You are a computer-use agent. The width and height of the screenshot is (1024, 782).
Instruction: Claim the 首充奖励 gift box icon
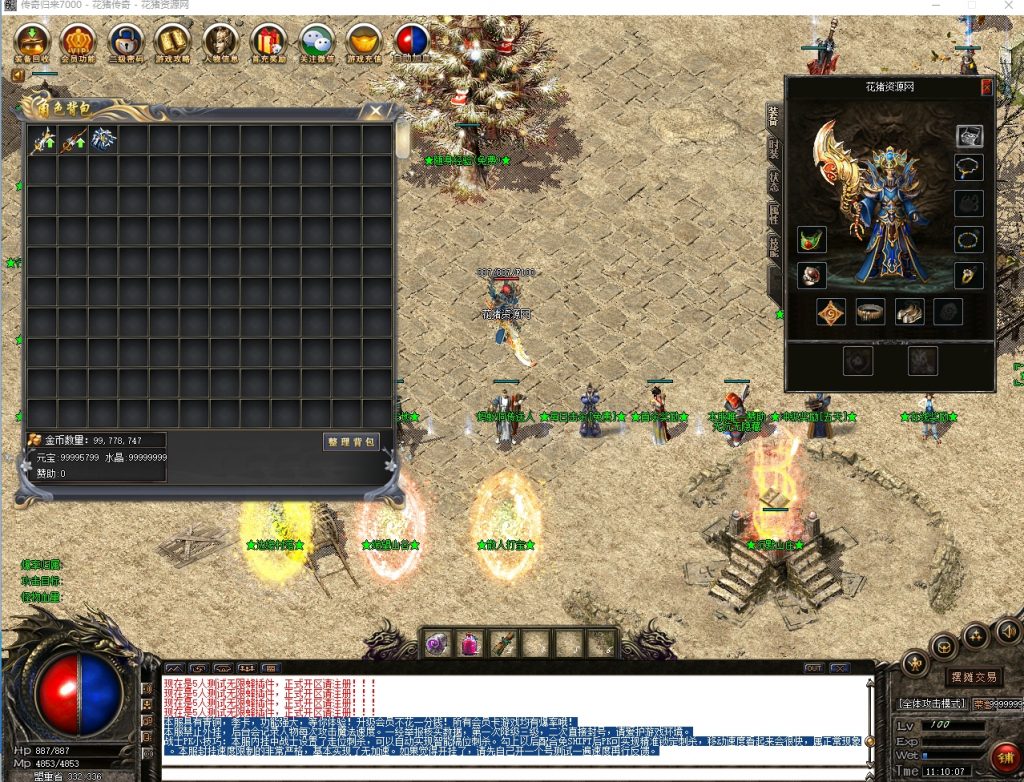[268, 41]
